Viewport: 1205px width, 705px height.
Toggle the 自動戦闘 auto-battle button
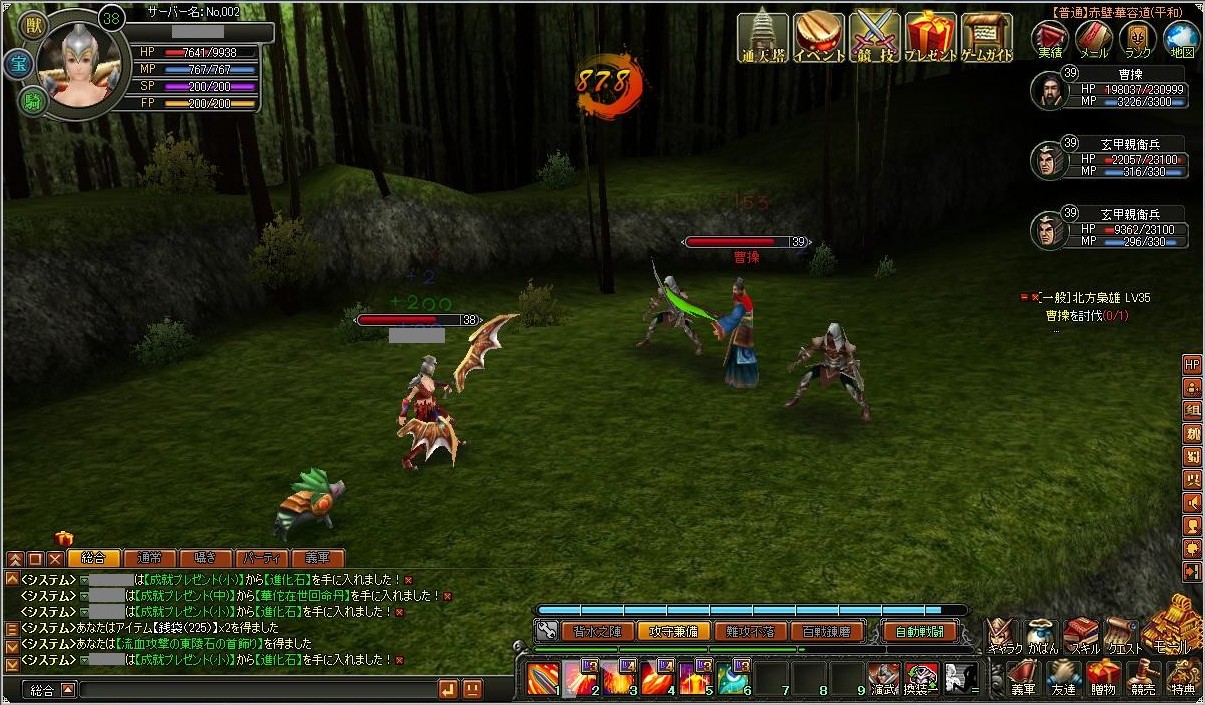[x=920, y=631]
